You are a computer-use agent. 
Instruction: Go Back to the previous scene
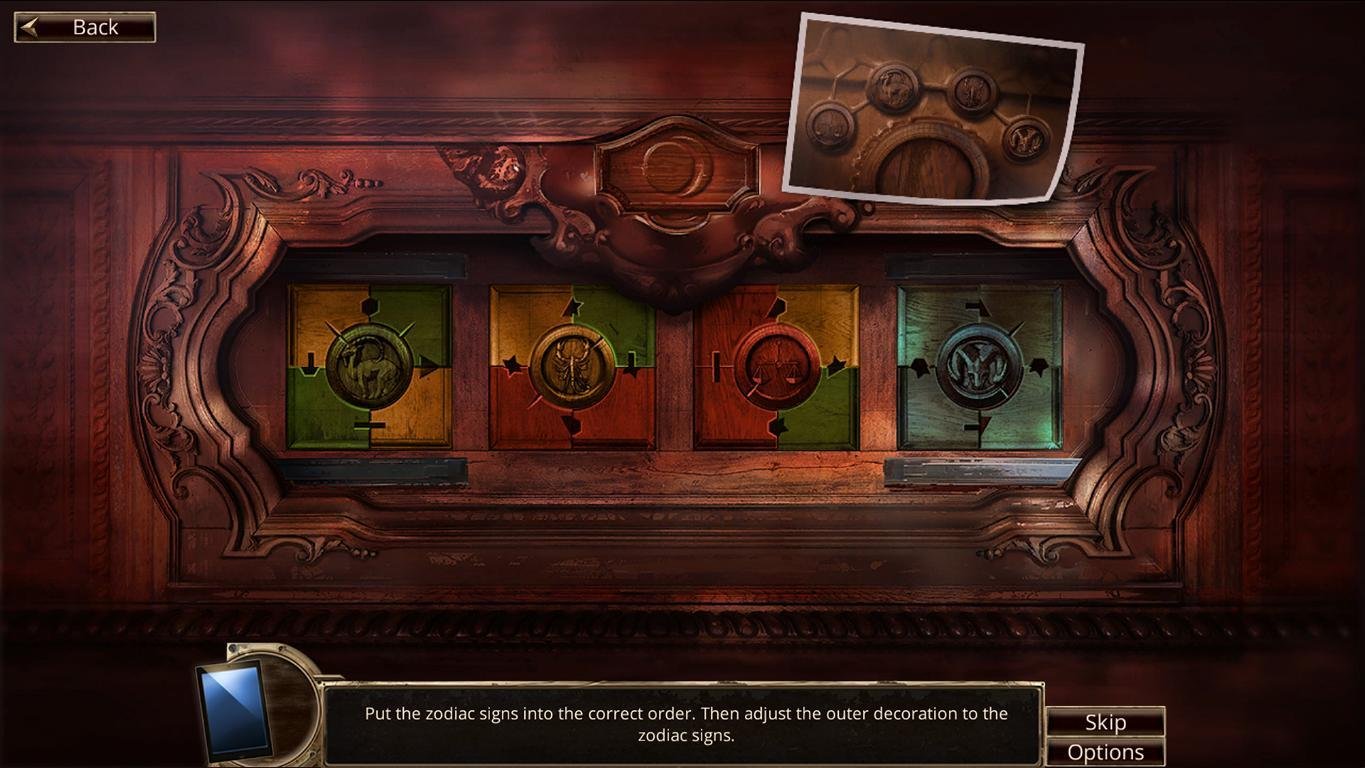coord(84,26)
